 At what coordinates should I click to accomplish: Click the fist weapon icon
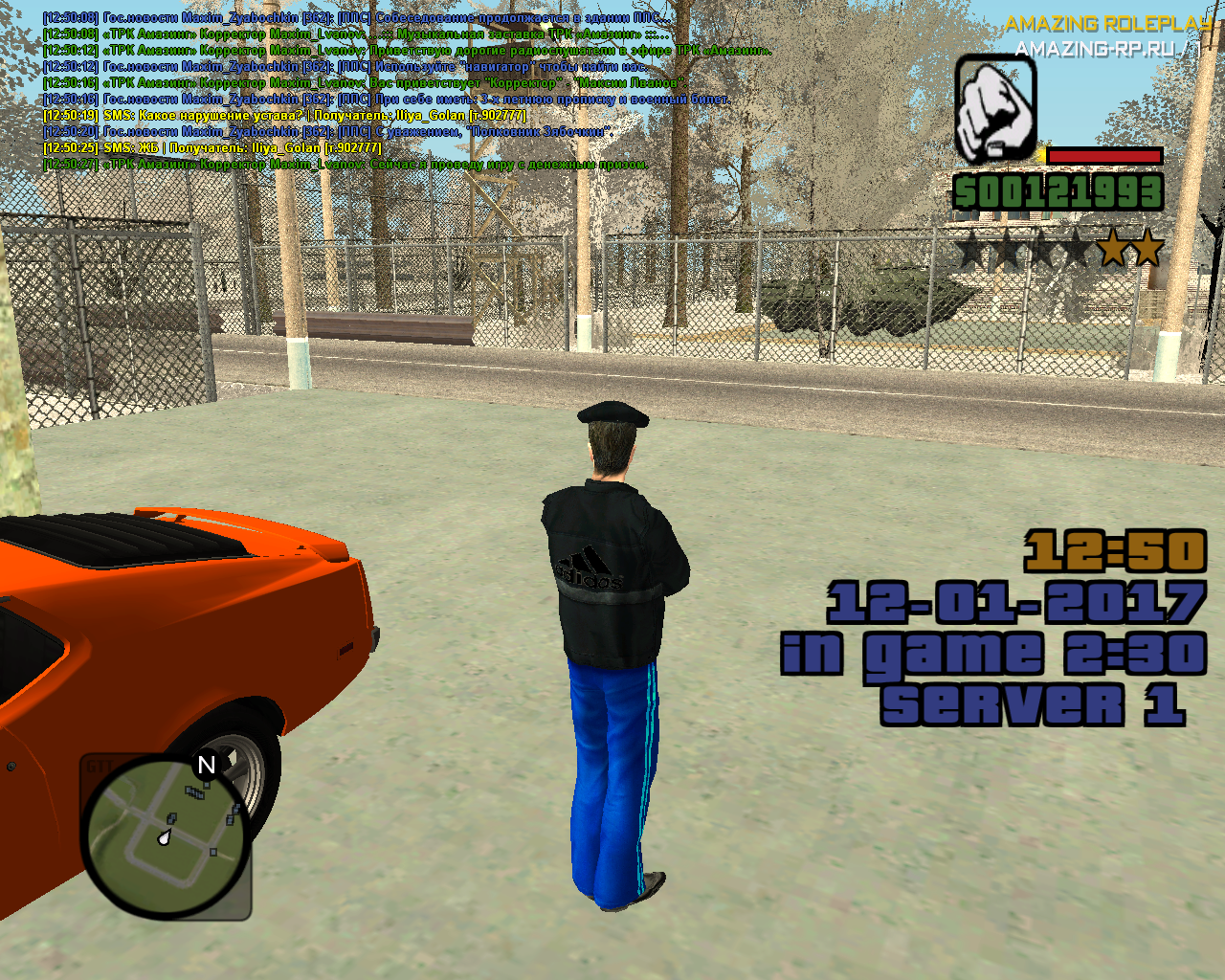click(995, 108)
